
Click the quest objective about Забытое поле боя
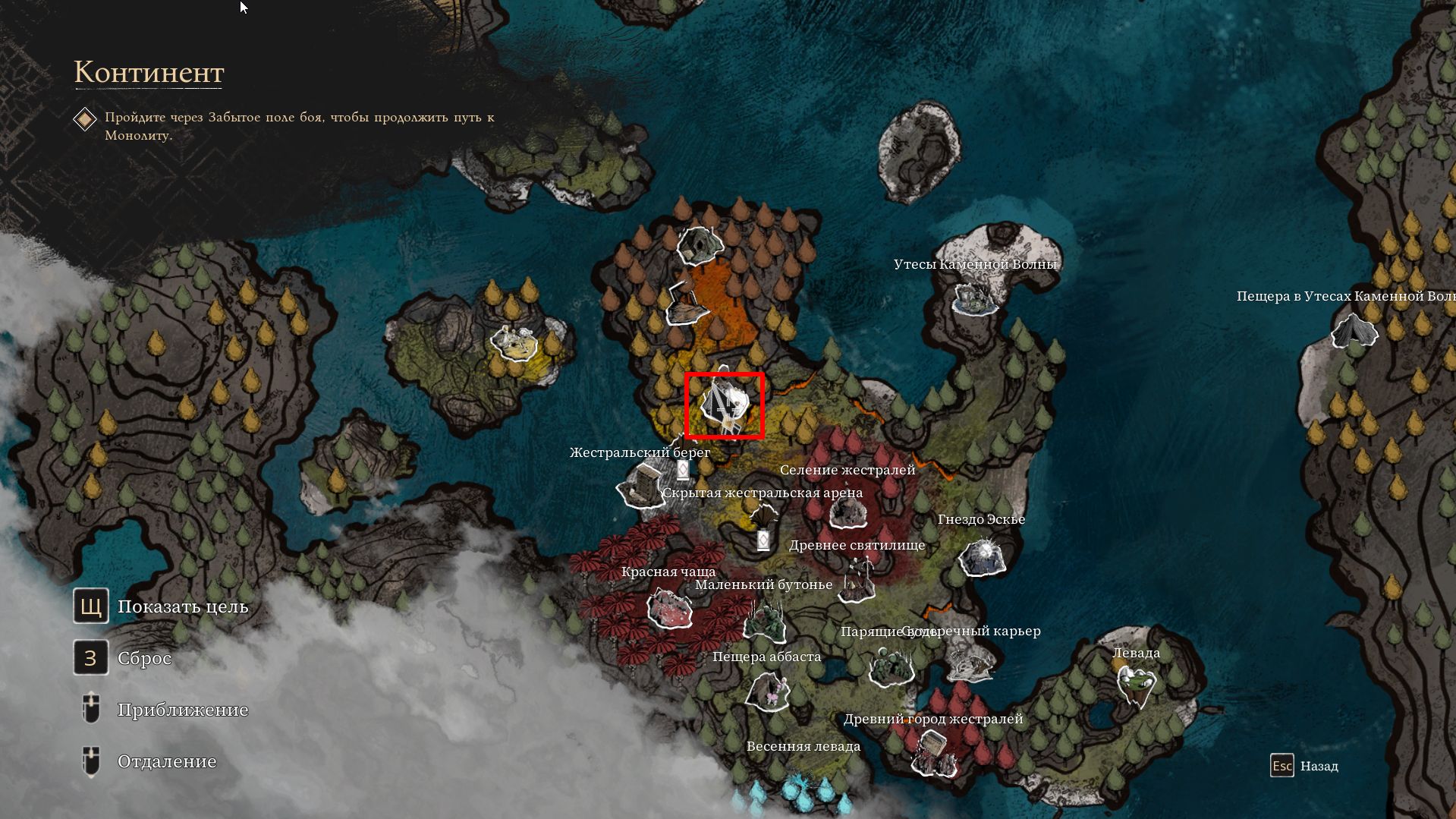(x=299, y=126)
